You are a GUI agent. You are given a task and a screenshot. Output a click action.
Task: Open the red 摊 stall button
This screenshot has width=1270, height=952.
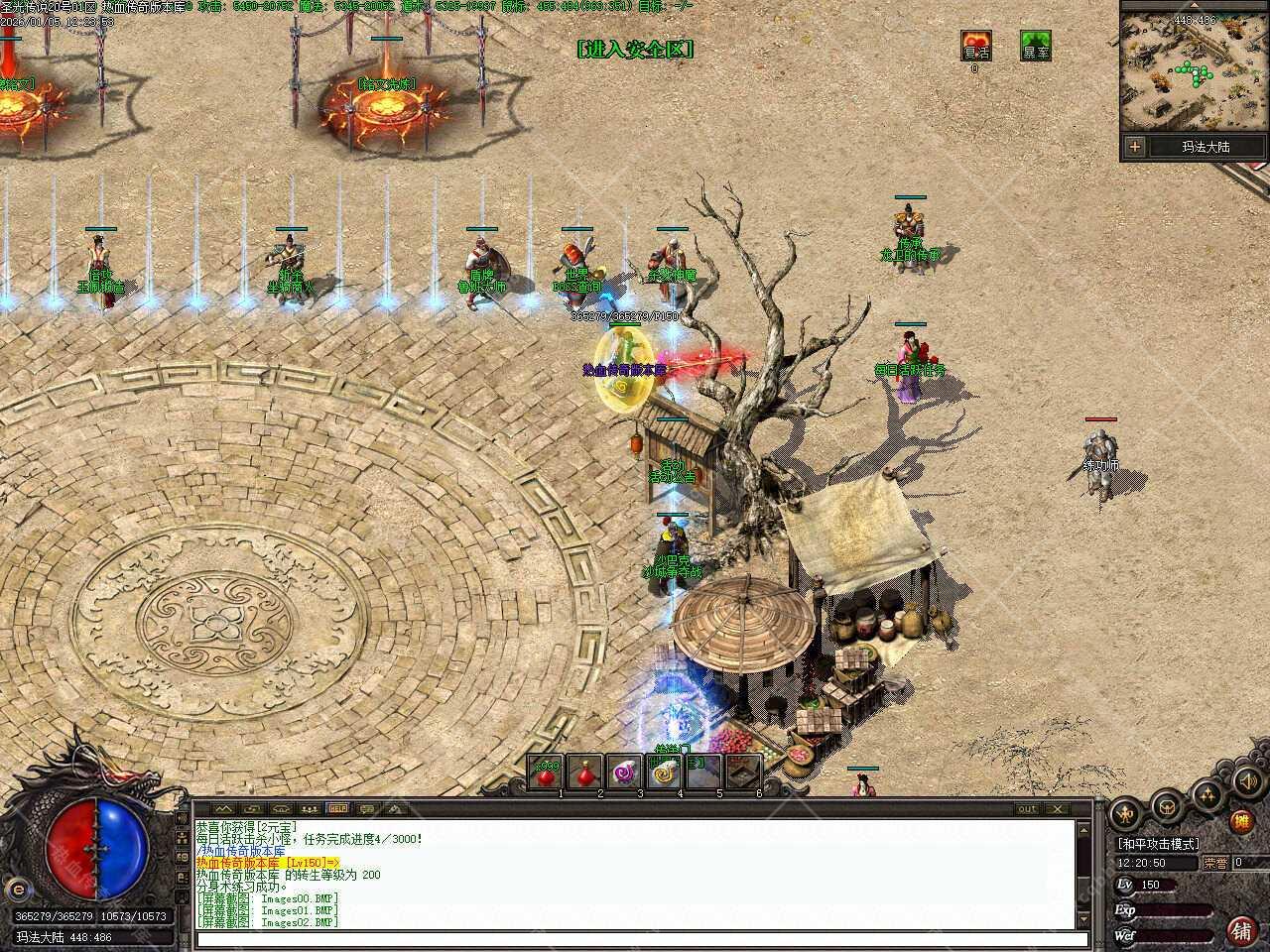tap(1240, 821)
